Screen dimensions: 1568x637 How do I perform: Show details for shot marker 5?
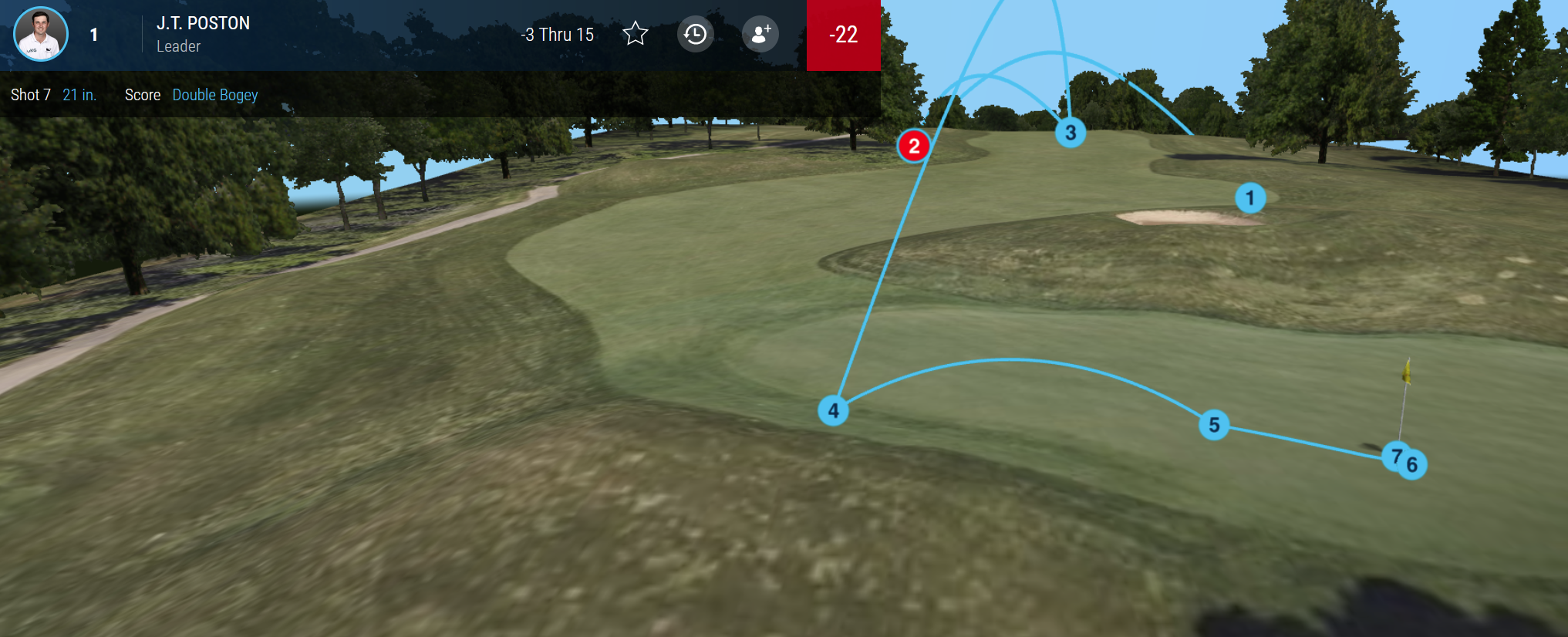[1214, 424]
